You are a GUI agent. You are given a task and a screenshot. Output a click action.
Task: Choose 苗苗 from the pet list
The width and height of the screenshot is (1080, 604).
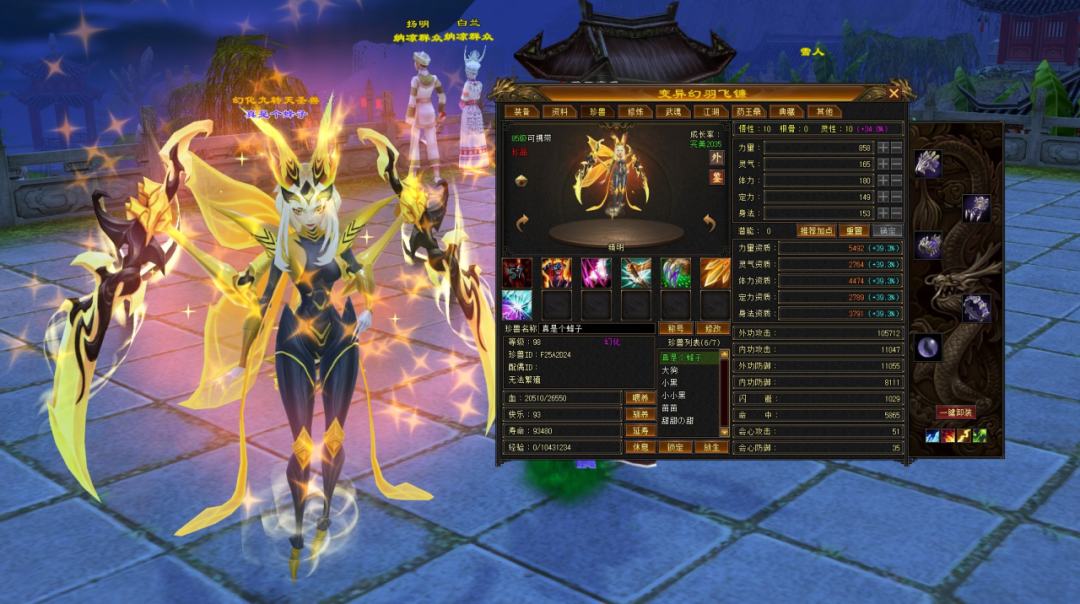[671, 408]
